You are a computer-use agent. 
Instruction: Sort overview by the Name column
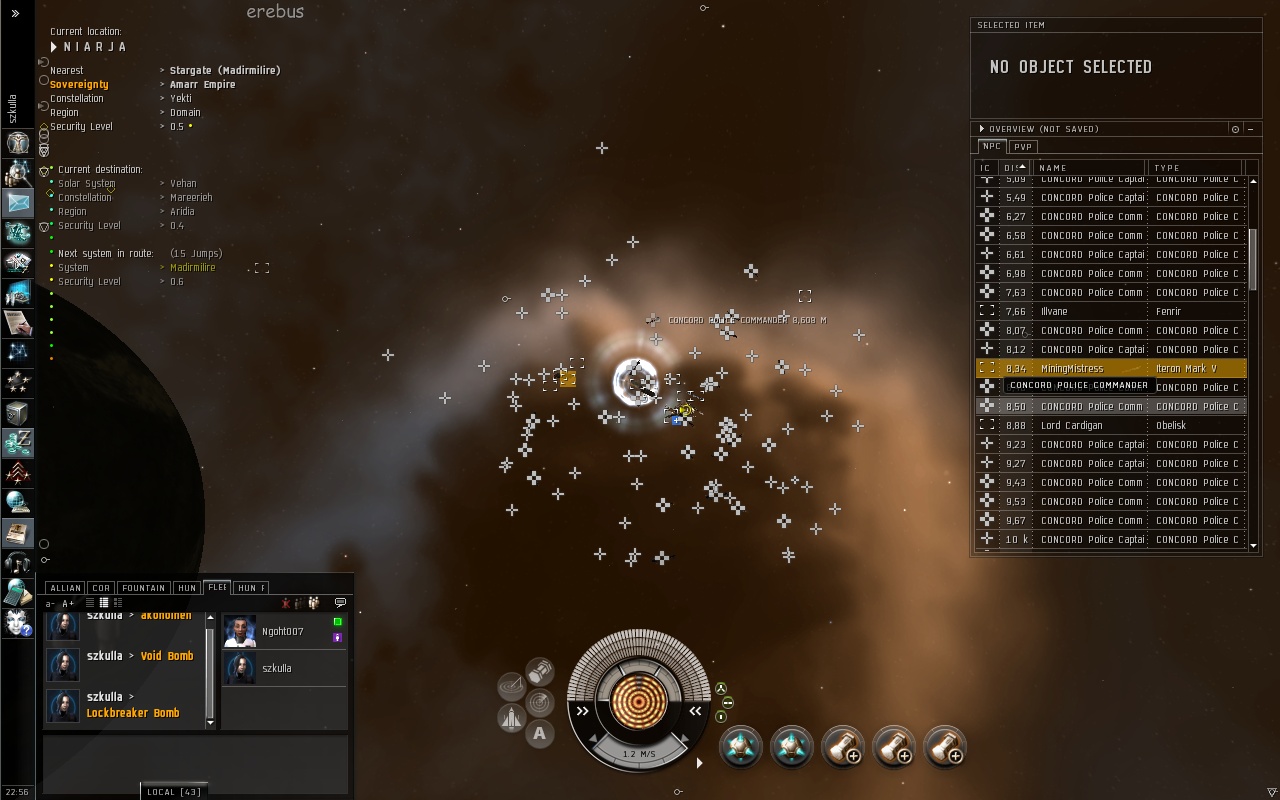coord(1088,168)
